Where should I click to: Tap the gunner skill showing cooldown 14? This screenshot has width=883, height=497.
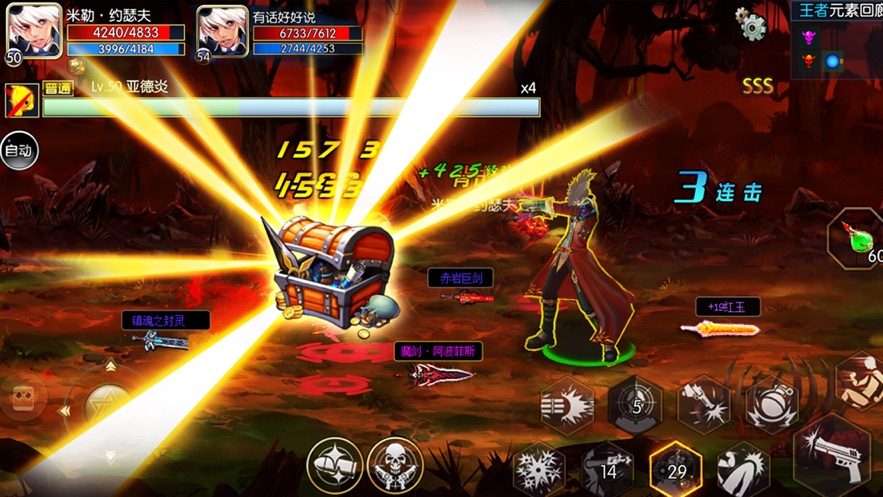coord(607,470)
